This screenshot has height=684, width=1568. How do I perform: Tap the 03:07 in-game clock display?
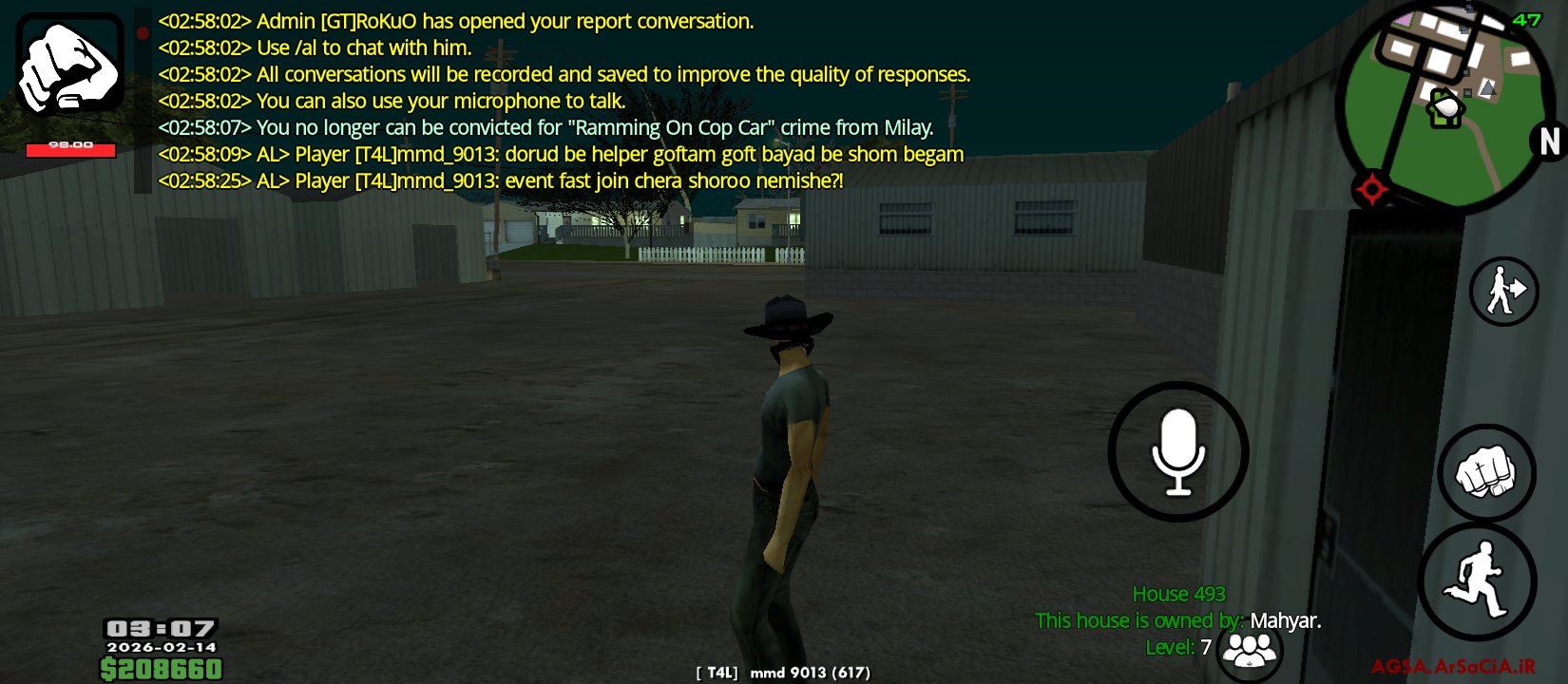tap(162, 628)
